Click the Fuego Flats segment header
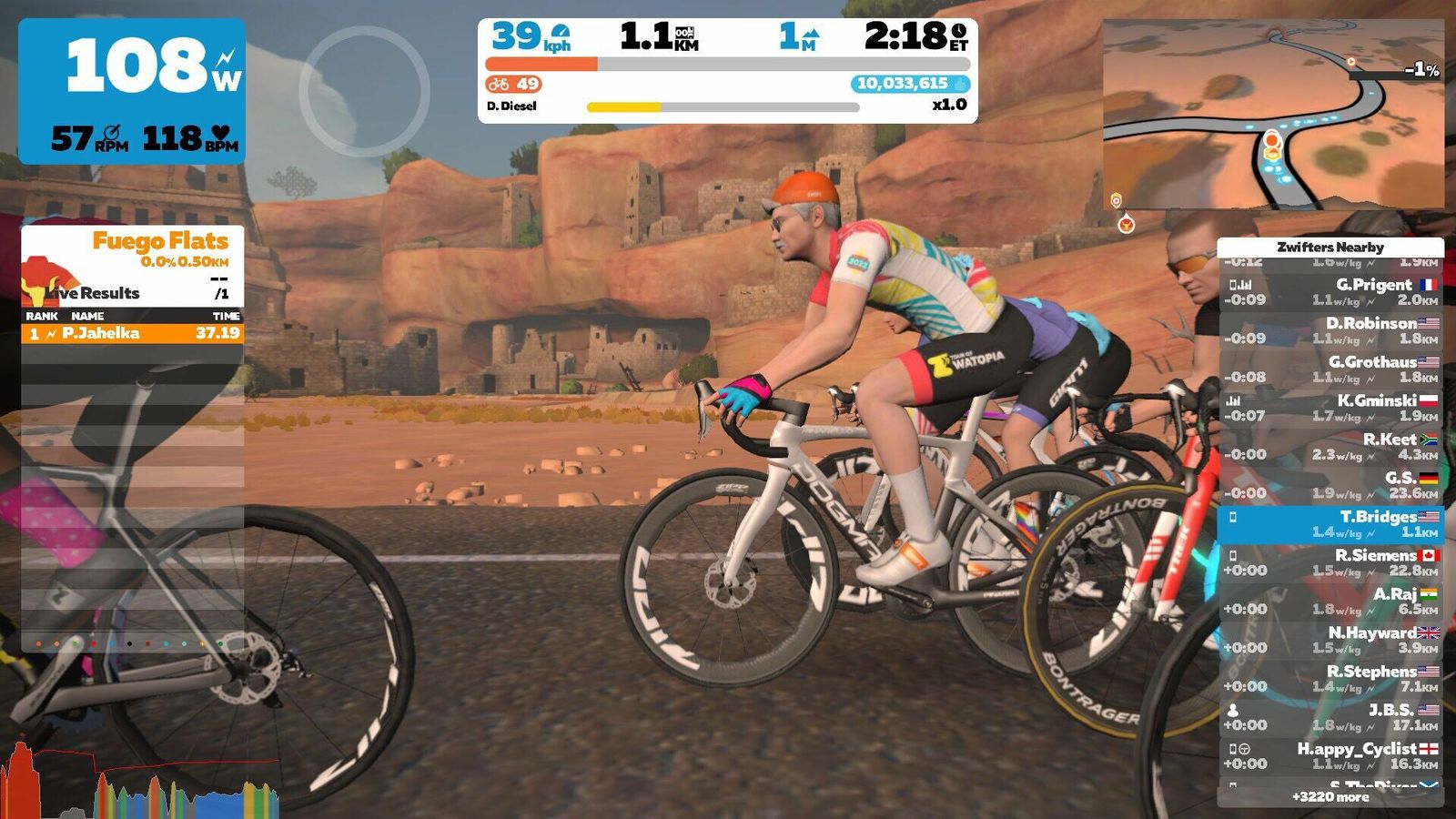Viewport: 1456px width, 819px height. coord(159,242)
